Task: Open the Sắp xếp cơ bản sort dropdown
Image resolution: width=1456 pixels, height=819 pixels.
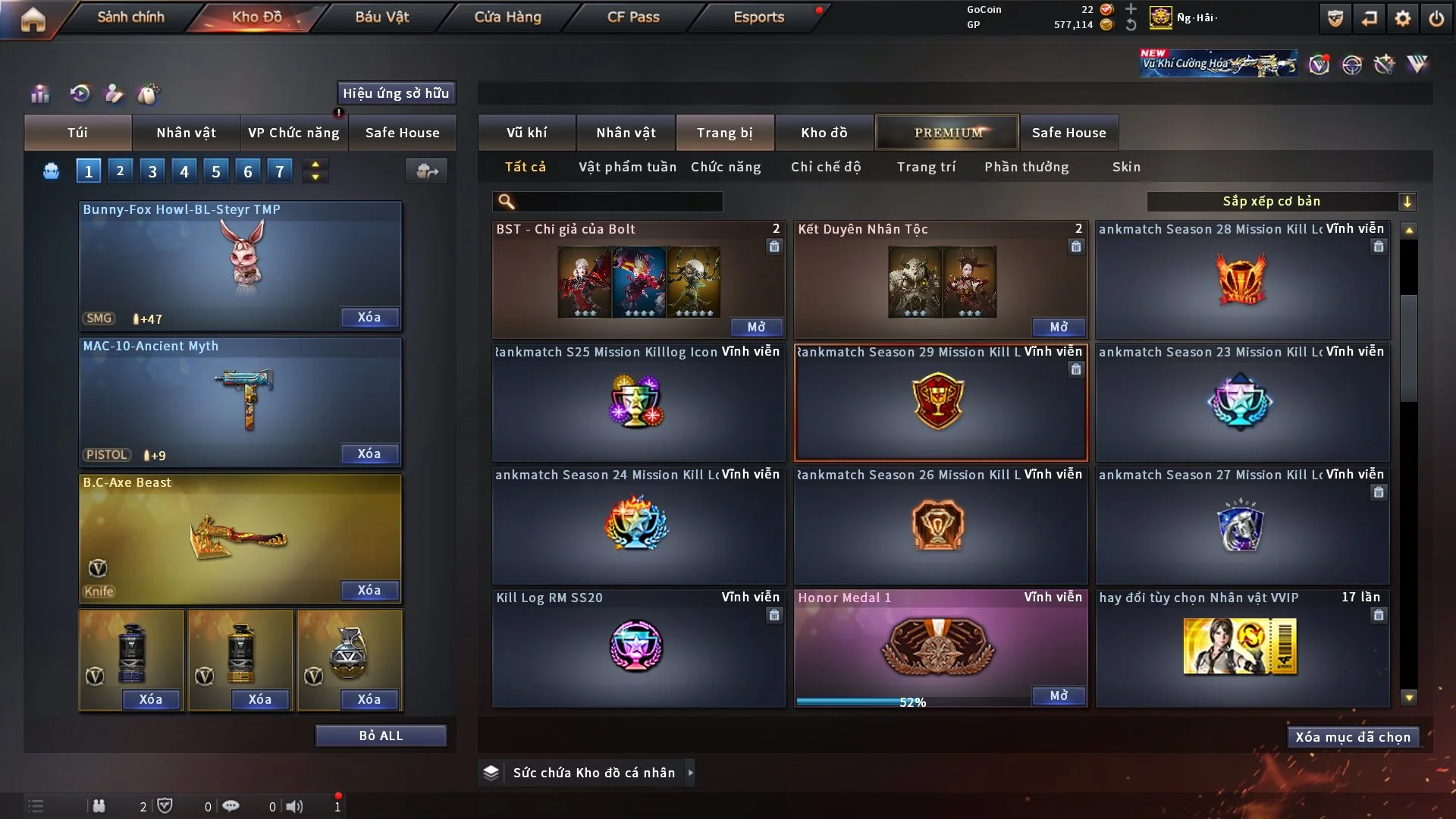Action: [1281, 201]
